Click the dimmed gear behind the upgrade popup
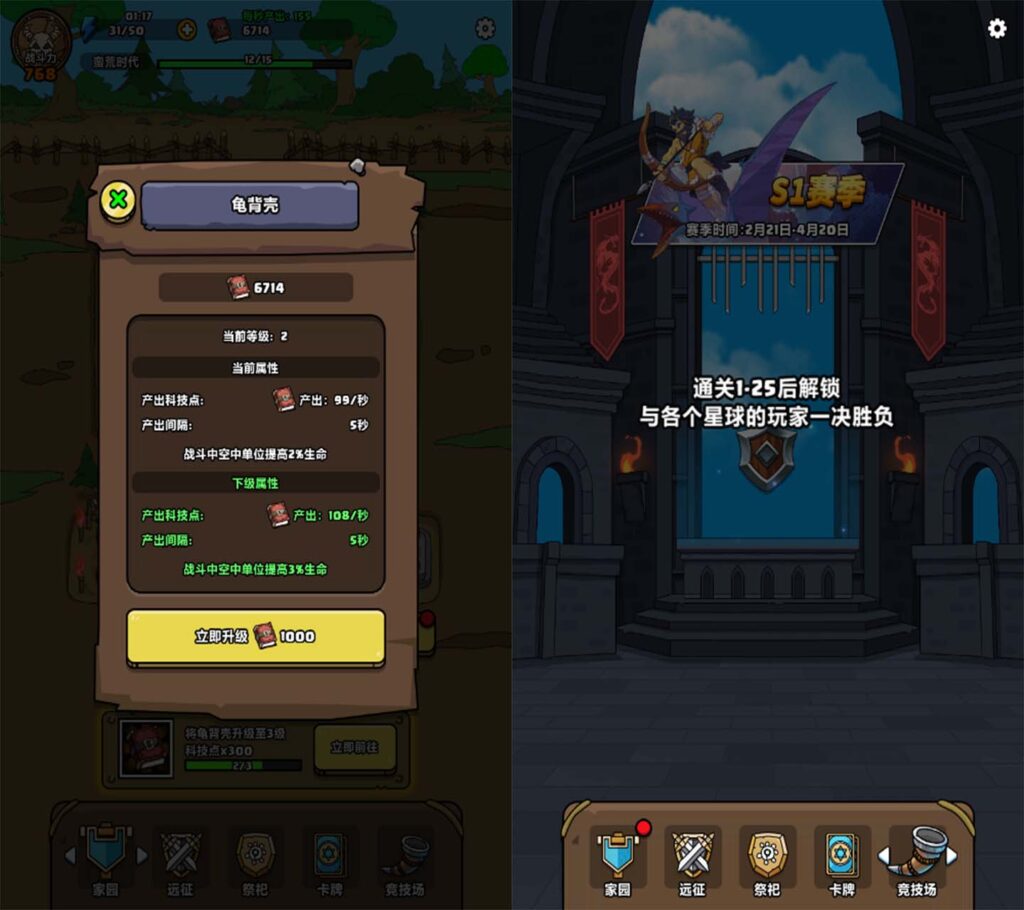The image size is (1024, 910). pos(485,28)
